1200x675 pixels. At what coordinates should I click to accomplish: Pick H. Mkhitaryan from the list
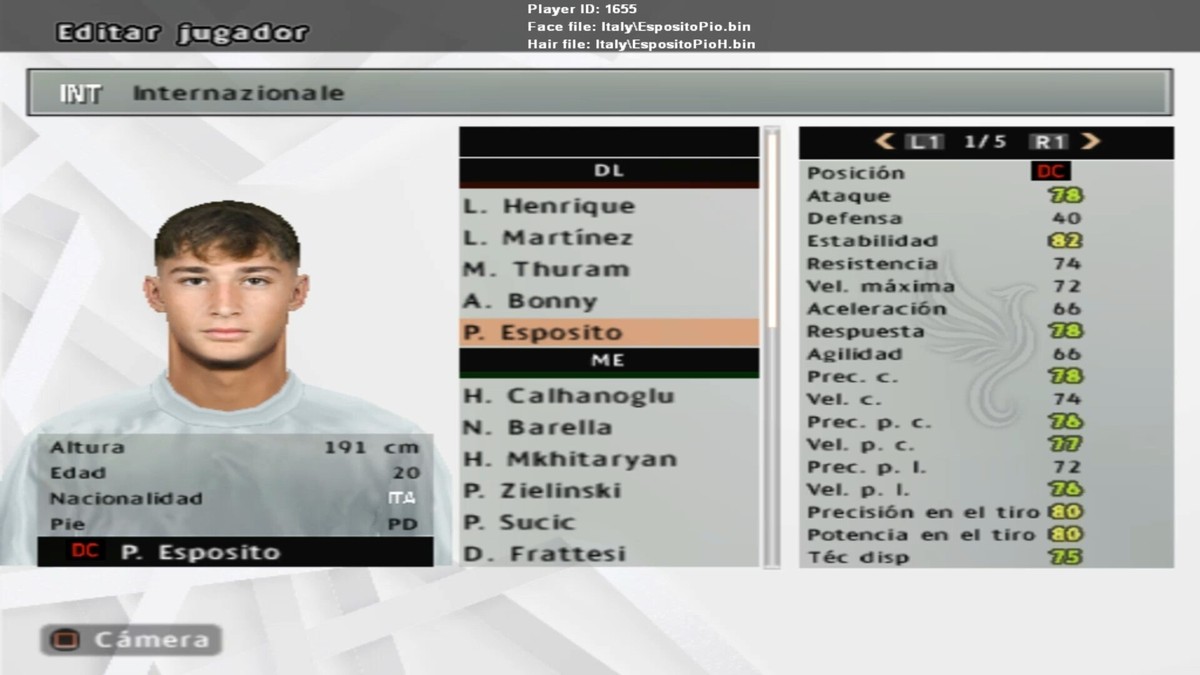click(x=569, y=459)
